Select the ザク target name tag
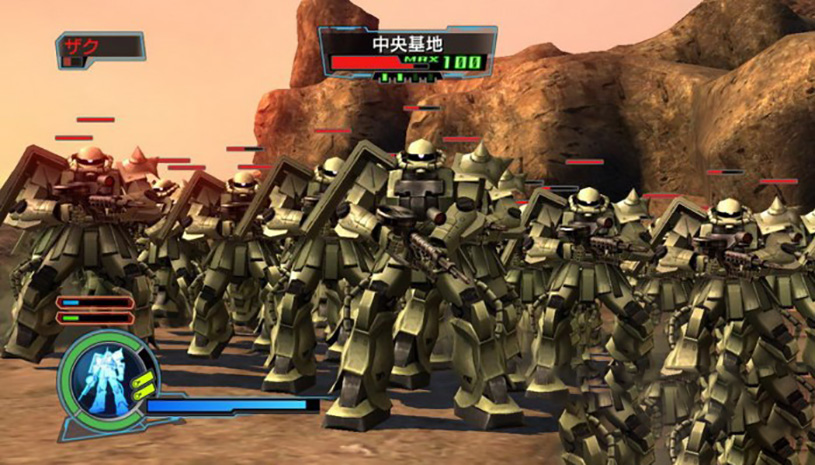This screenshot has height=465, width=815. (x=100, y=47)
